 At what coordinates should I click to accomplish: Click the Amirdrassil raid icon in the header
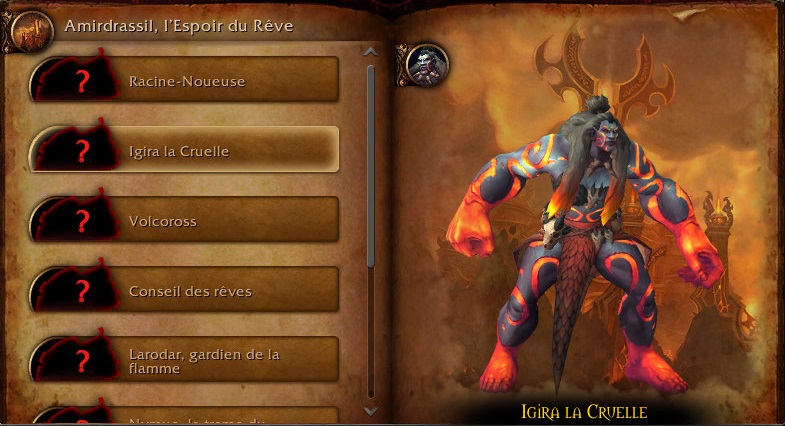point(29,32)
